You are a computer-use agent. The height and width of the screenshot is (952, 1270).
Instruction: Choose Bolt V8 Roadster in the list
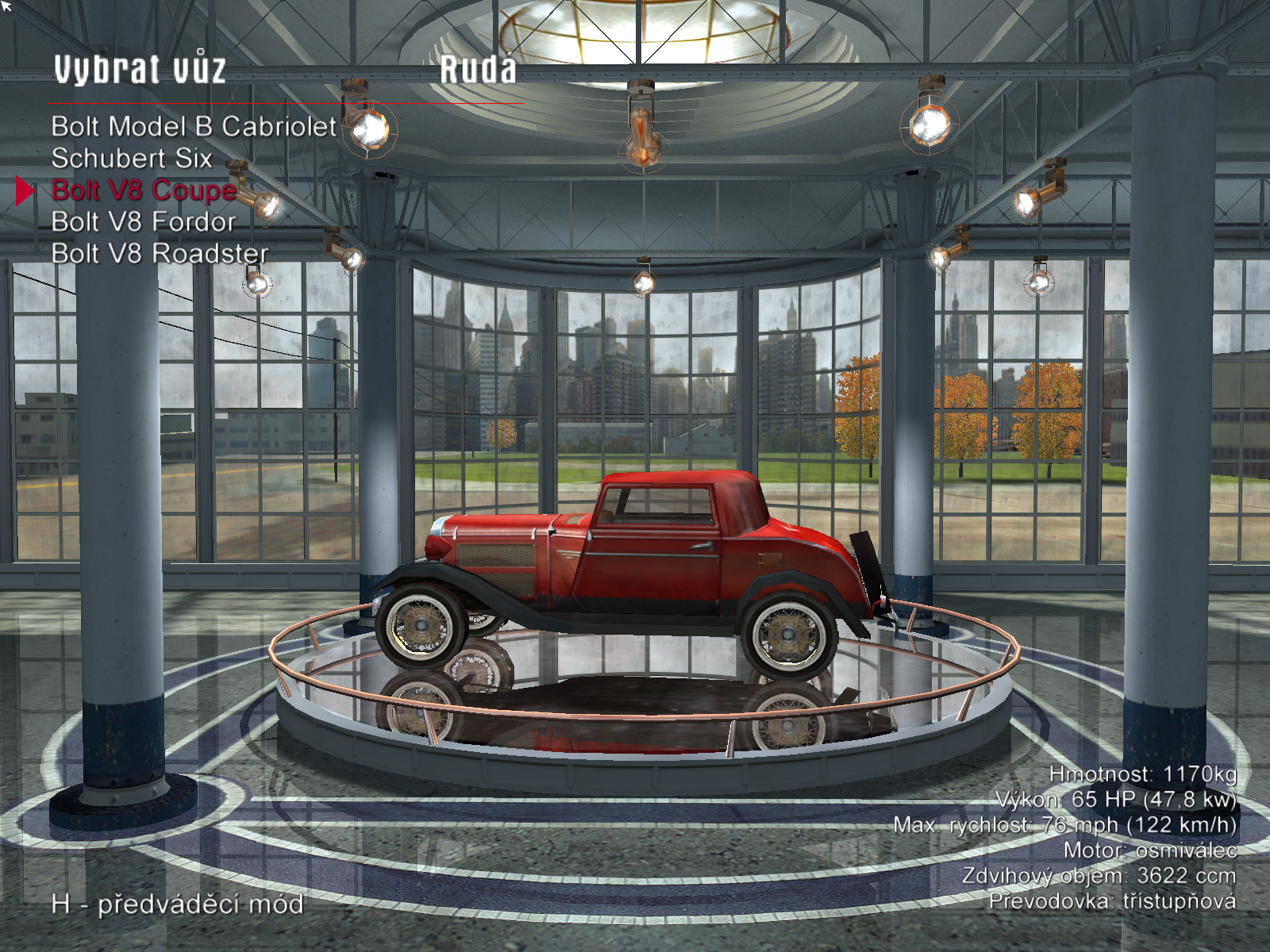[x=160, y=254]
